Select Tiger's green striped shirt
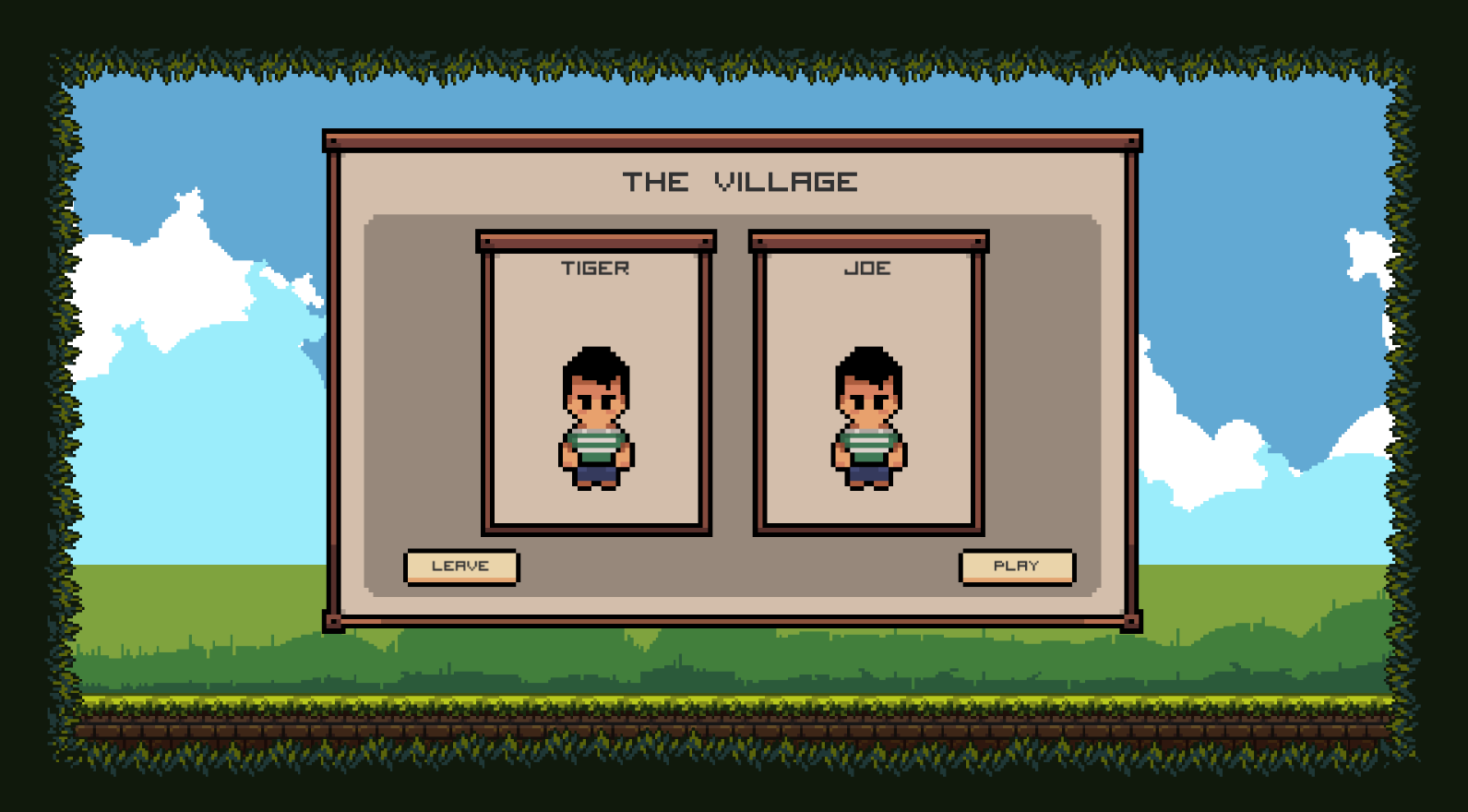The height and width of the screenshot is (812, 1468). (596, 443)
